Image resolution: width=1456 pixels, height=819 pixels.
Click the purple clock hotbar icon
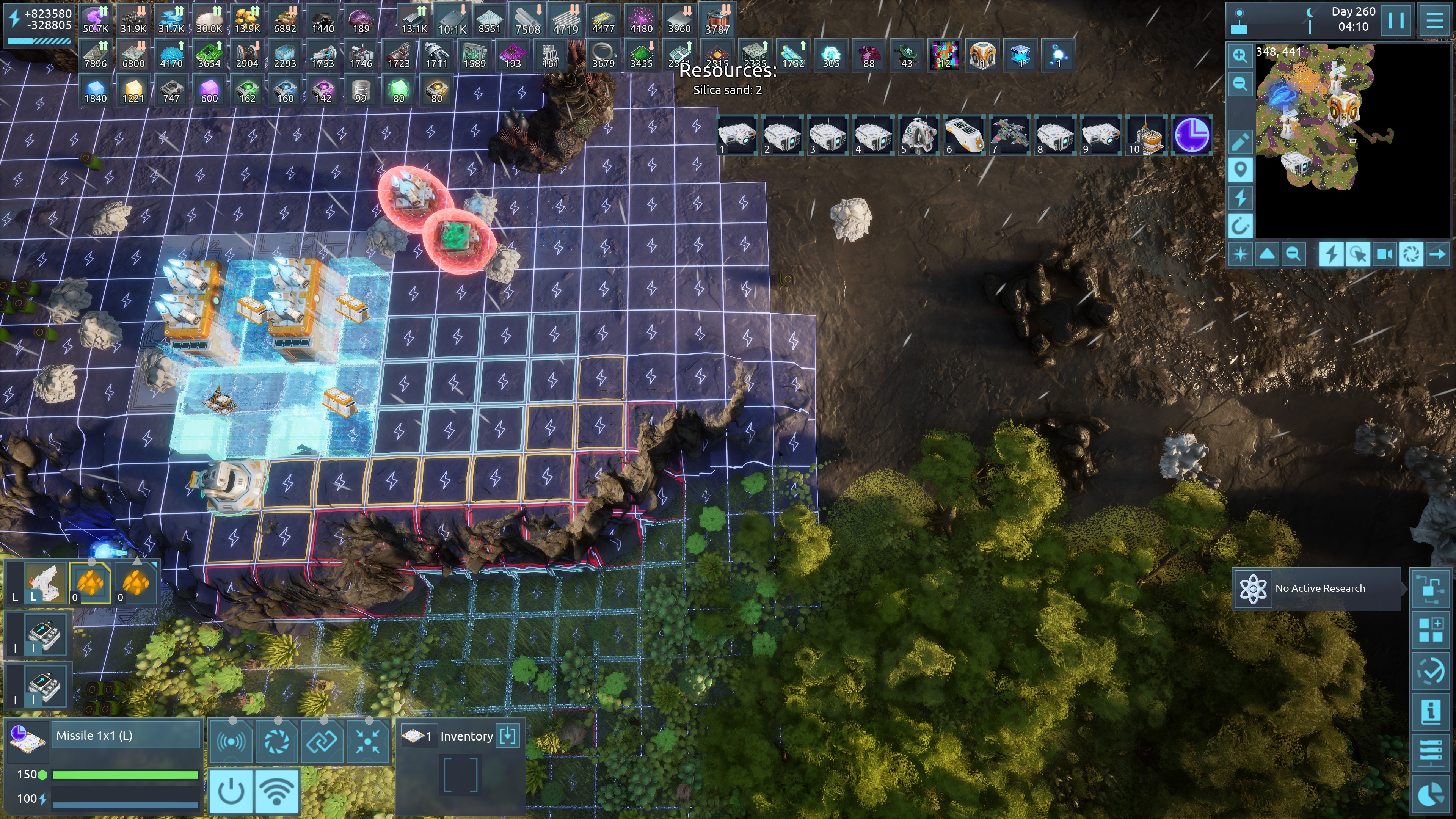(x=1191, y=136)
